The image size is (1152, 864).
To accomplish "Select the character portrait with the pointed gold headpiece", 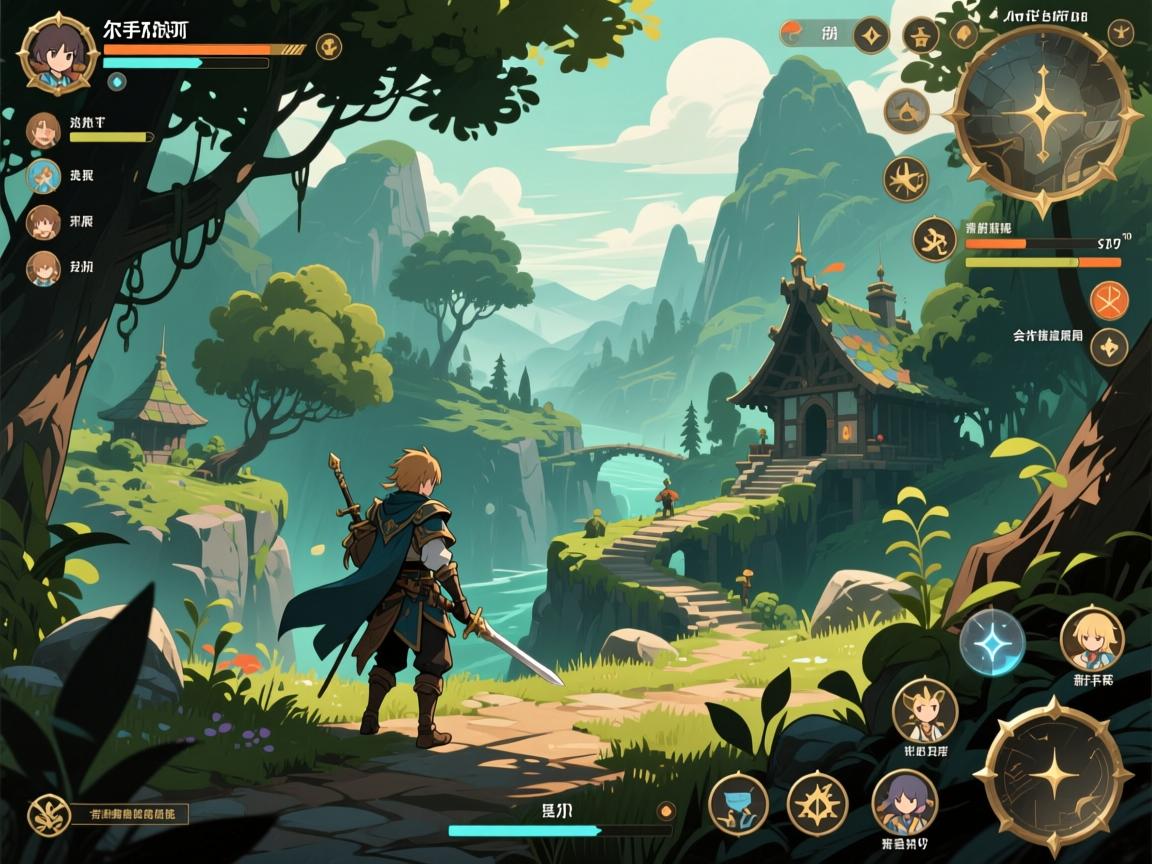I will point(924,710).
